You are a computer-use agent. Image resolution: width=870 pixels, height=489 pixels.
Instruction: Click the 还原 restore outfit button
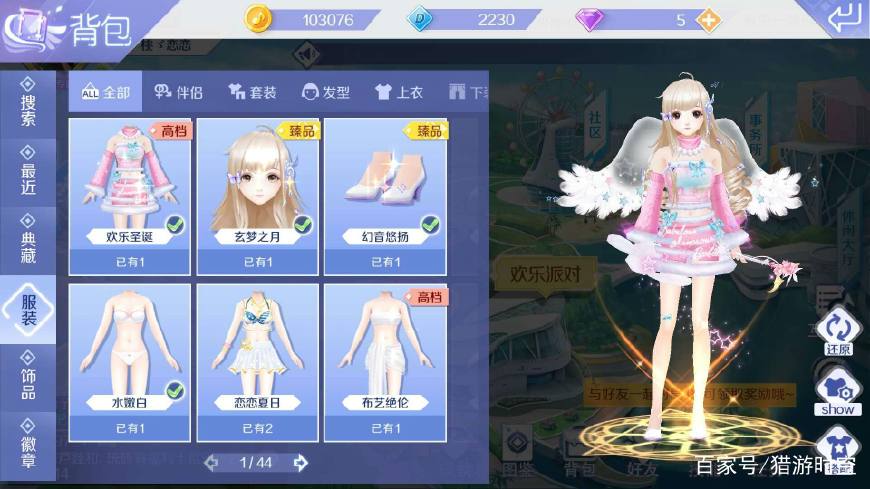click(x=838, y=332)
